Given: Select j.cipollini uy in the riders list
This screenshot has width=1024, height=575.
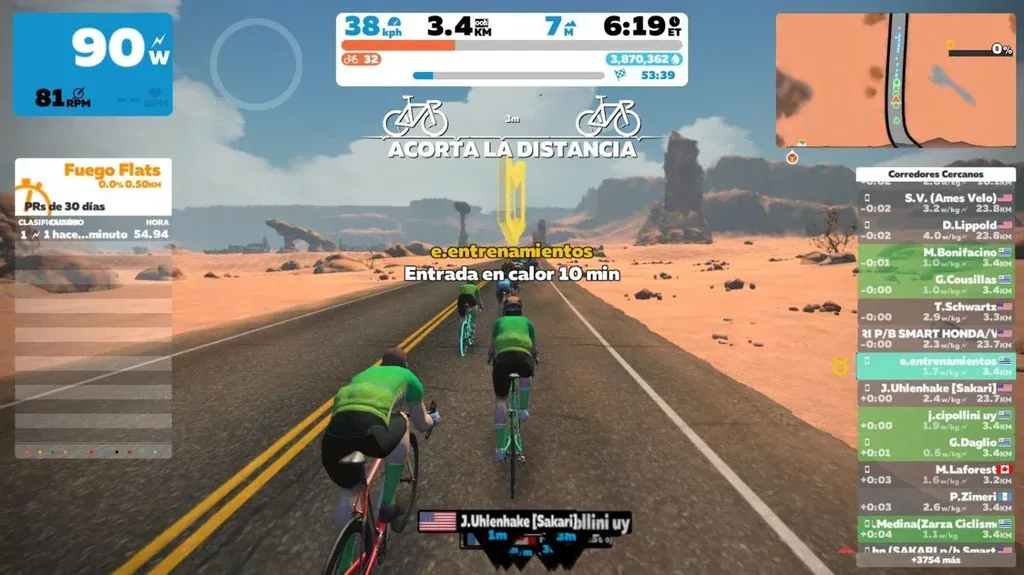Looking at the screenshot, I should pos(935,419).
